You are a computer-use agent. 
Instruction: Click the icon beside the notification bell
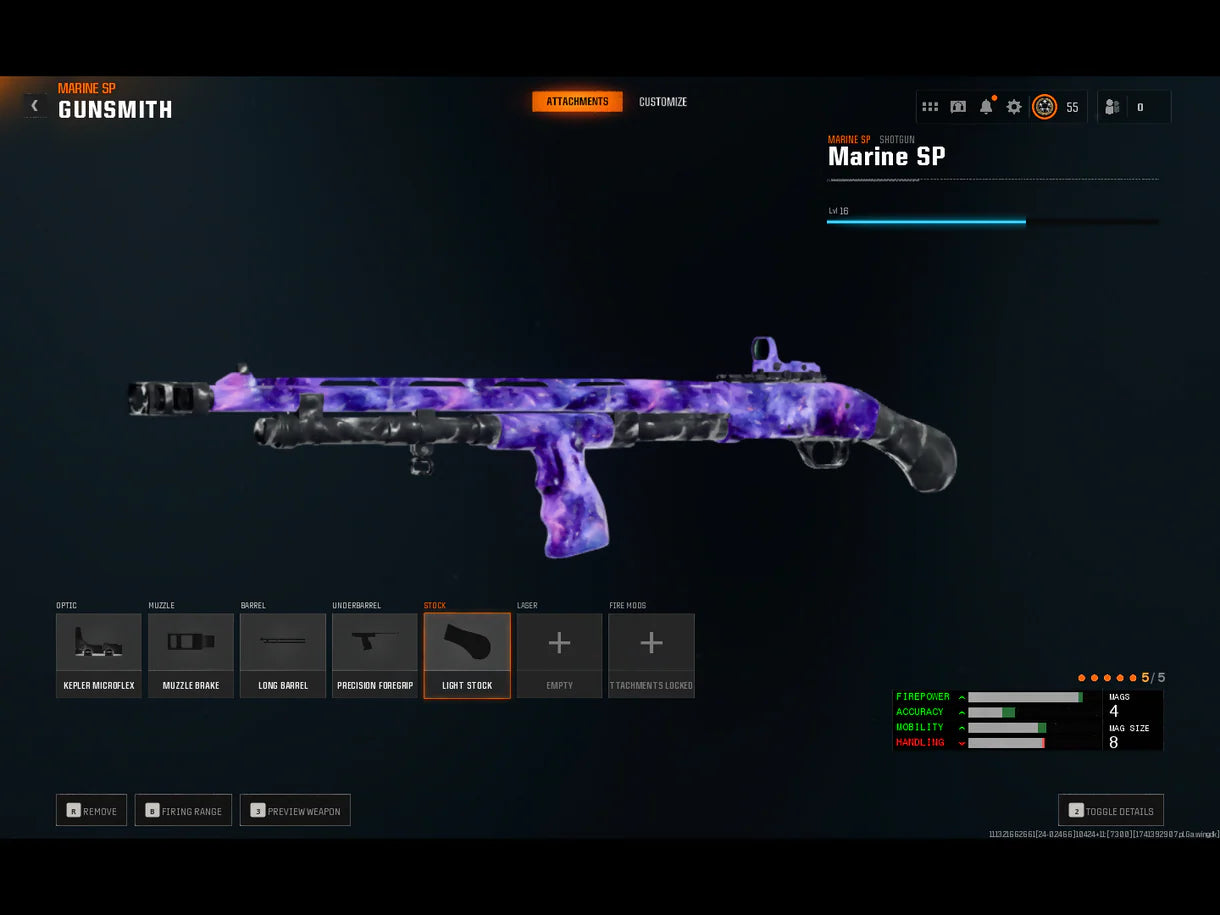958,107
